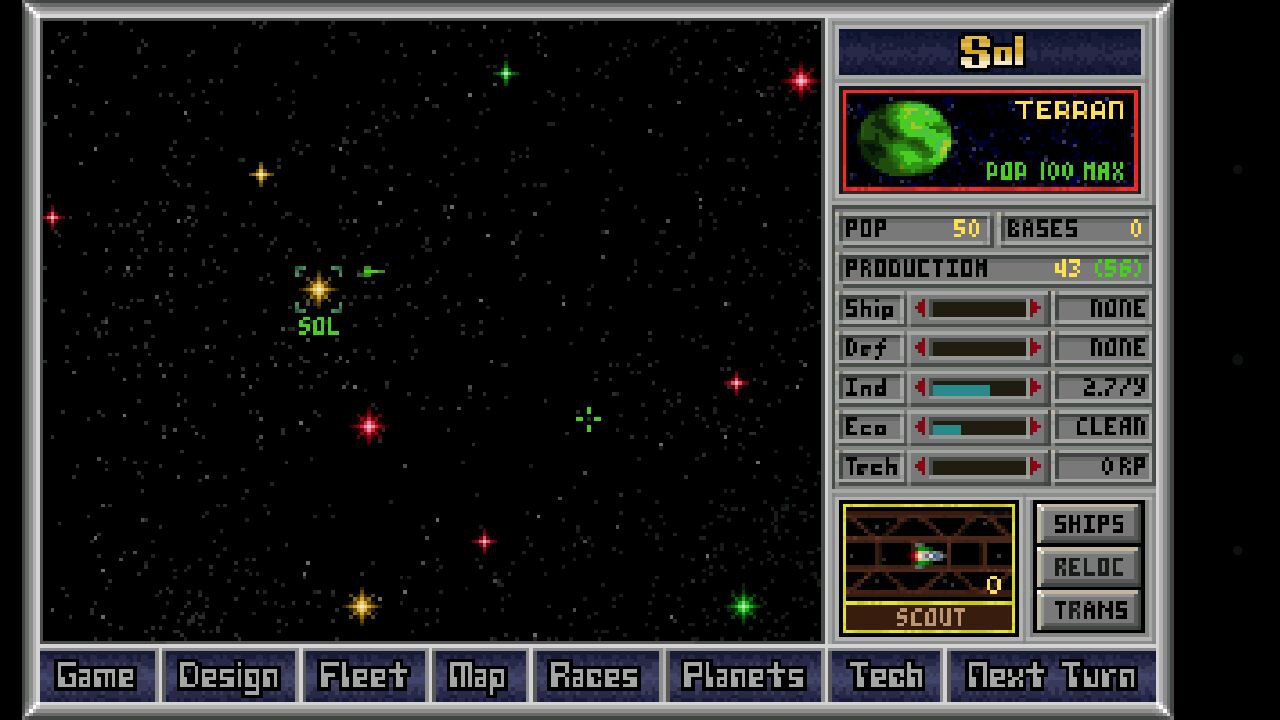This screenshot has width=1280, height=720.
Task: Open the Game menu
Action: pos(97,676)
